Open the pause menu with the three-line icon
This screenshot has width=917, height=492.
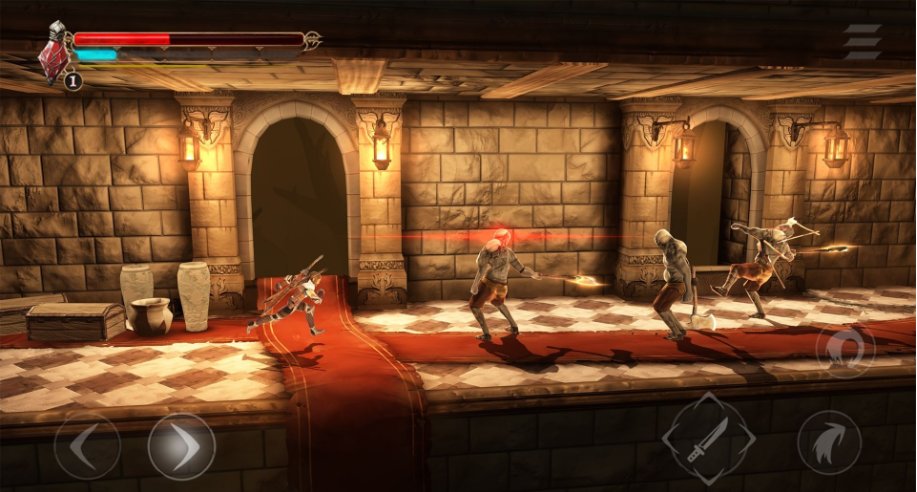(x=861, y=42)
